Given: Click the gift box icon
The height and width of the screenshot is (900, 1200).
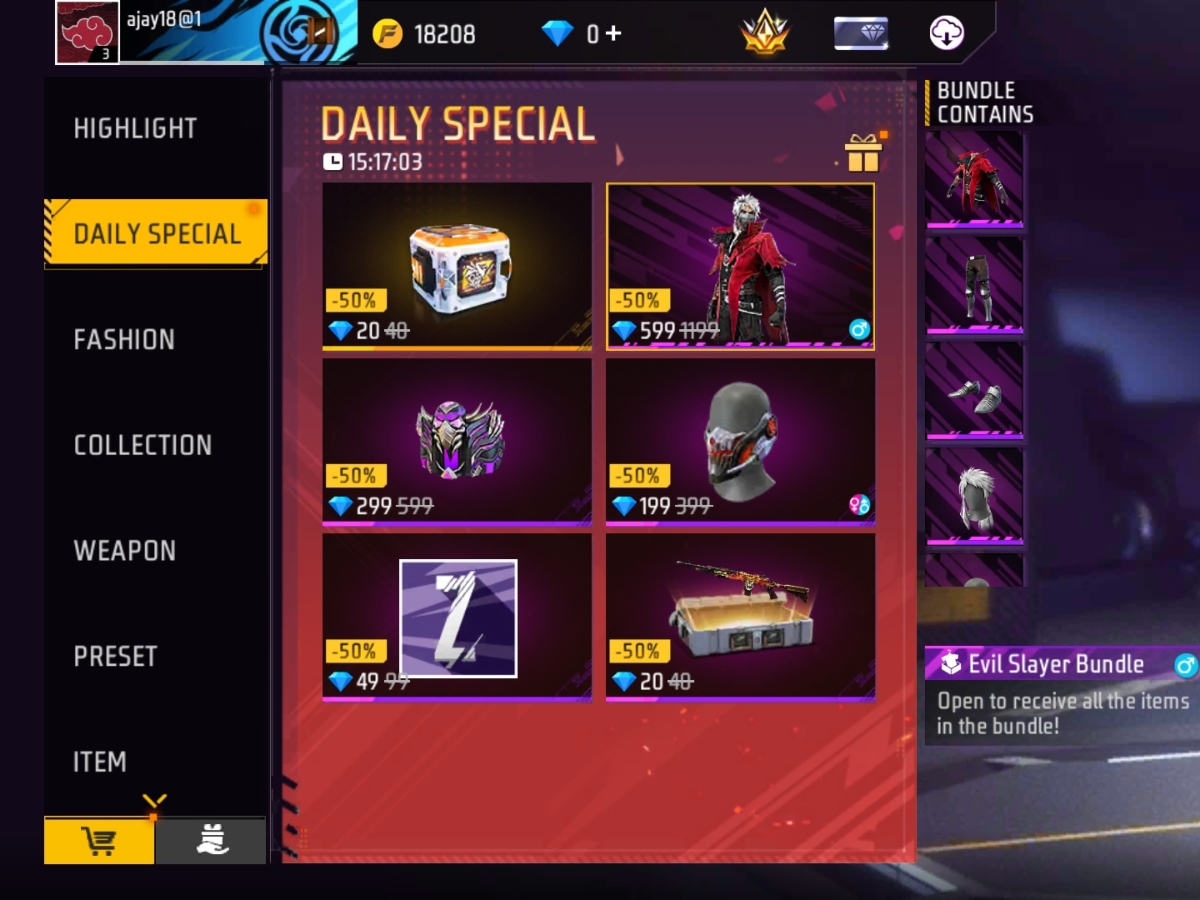Looking at the screenshot, I should tap(863, 153).
